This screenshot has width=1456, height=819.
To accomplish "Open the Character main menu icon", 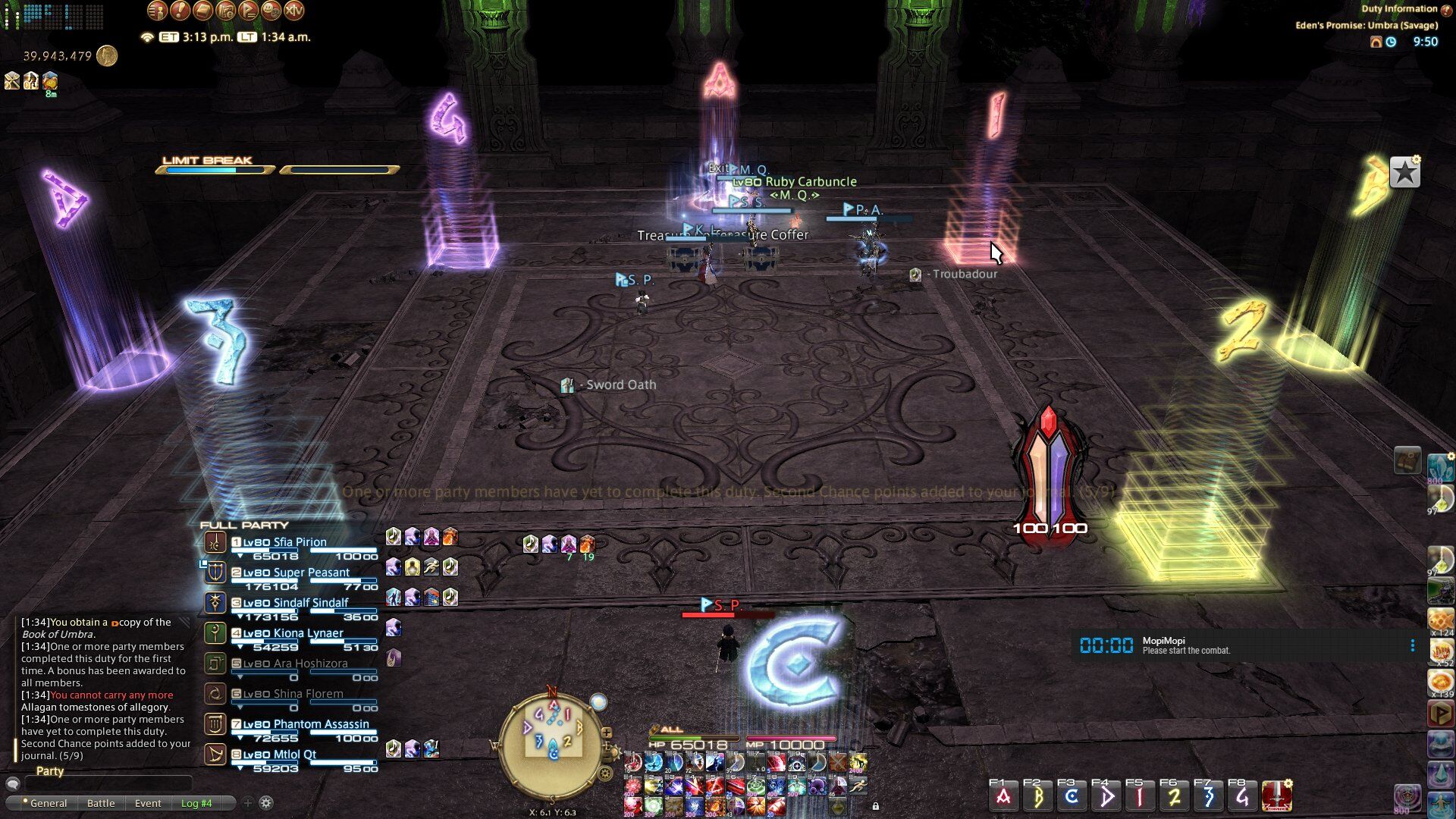I will (157, 11).
